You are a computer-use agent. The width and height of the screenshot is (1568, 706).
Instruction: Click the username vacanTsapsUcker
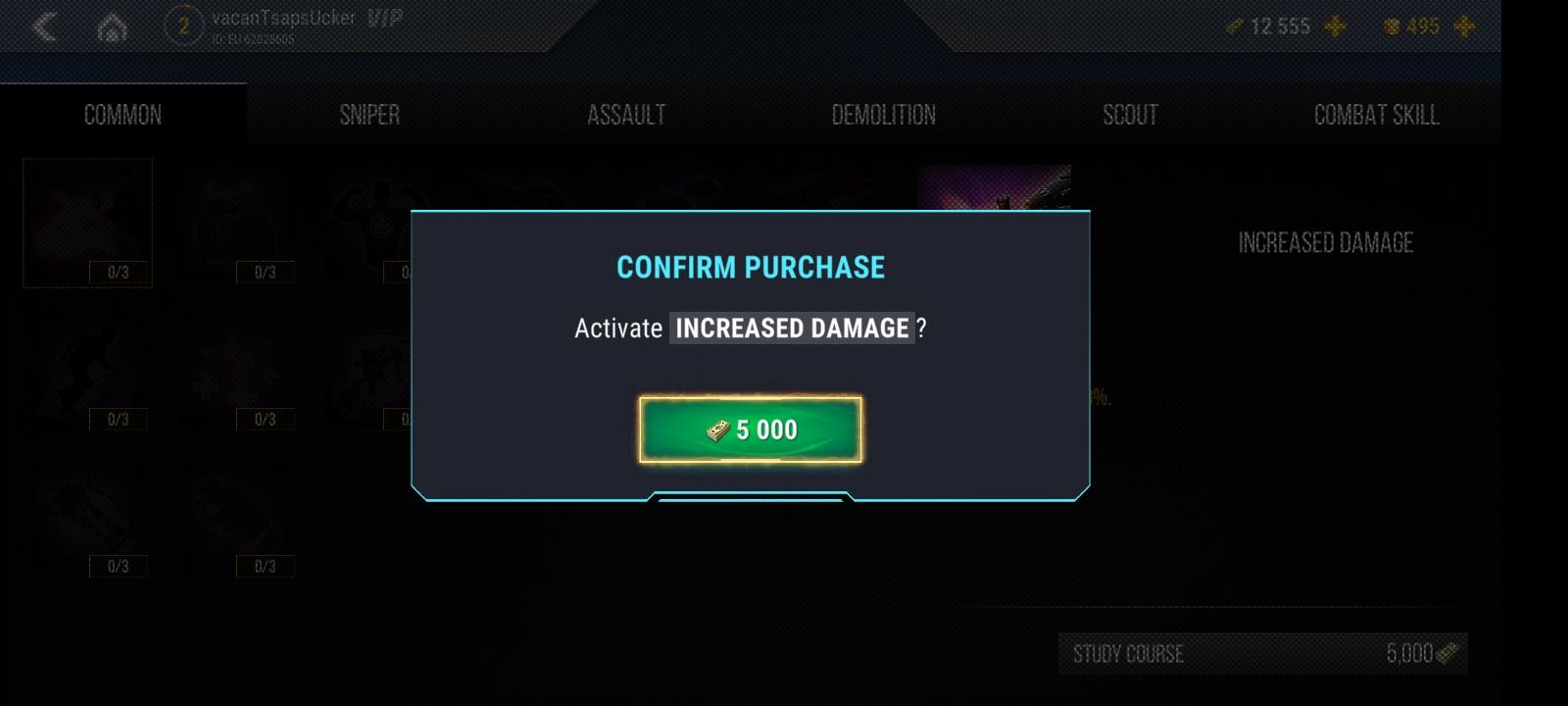click(x=284, y=16)
